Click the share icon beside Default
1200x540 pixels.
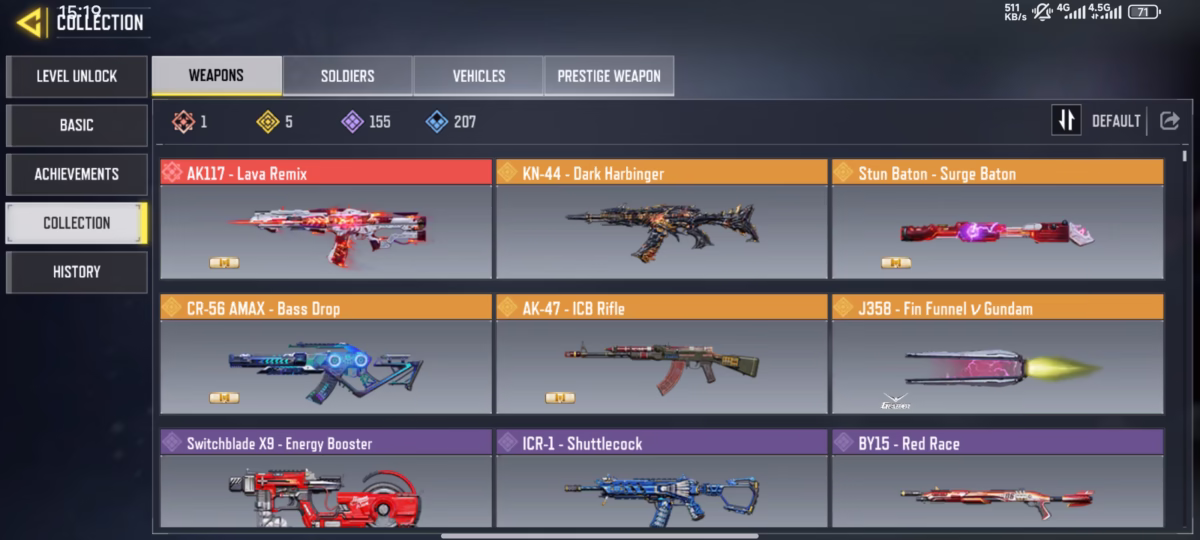point(1169,121)
